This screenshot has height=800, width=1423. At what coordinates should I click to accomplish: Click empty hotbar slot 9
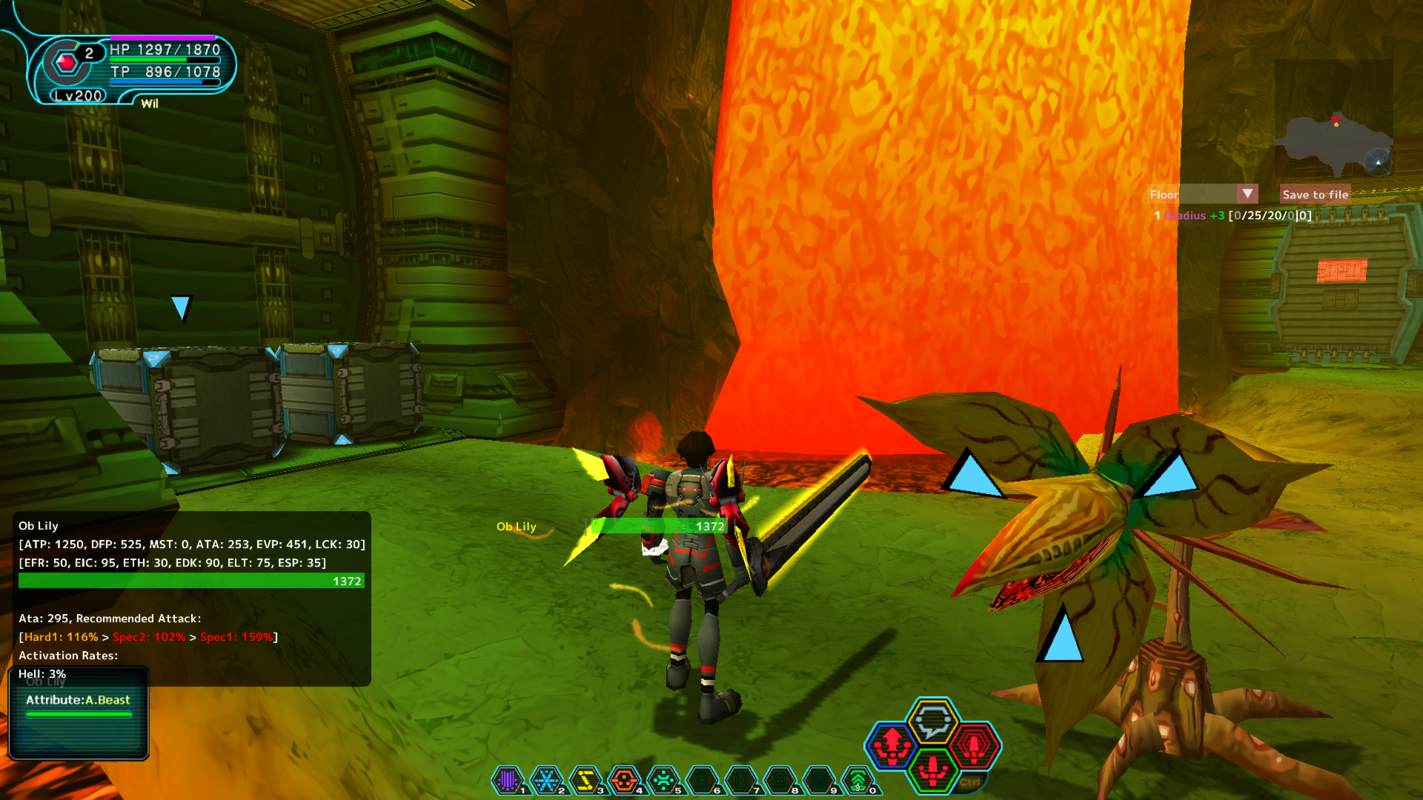(817, 778)
